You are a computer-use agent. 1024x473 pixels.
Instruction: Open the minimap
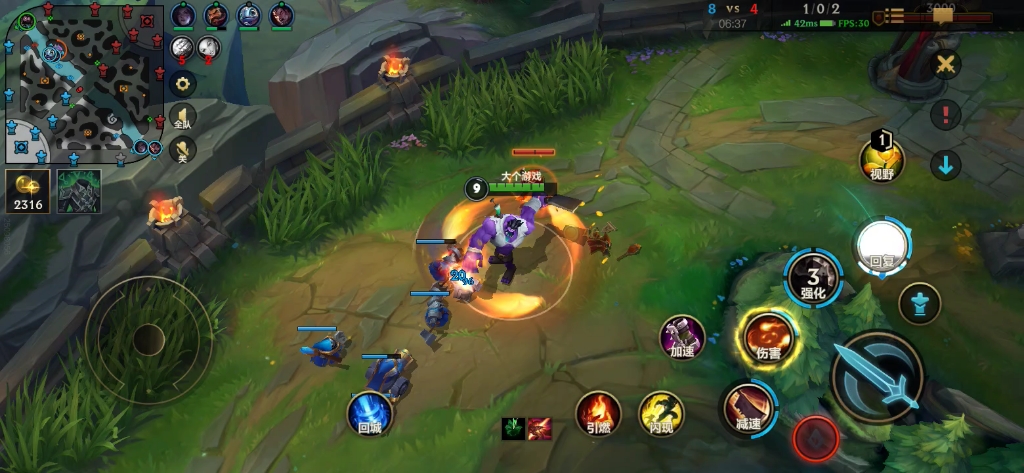coord(82,84)
